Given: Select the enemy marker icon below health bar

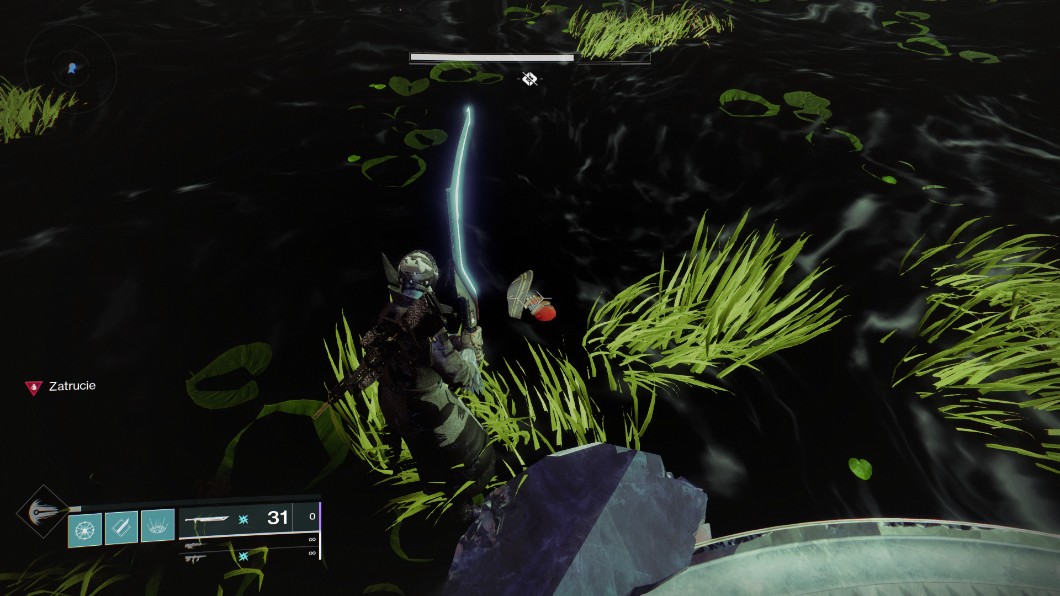Looking at the screenshot, I should (529, 78).
